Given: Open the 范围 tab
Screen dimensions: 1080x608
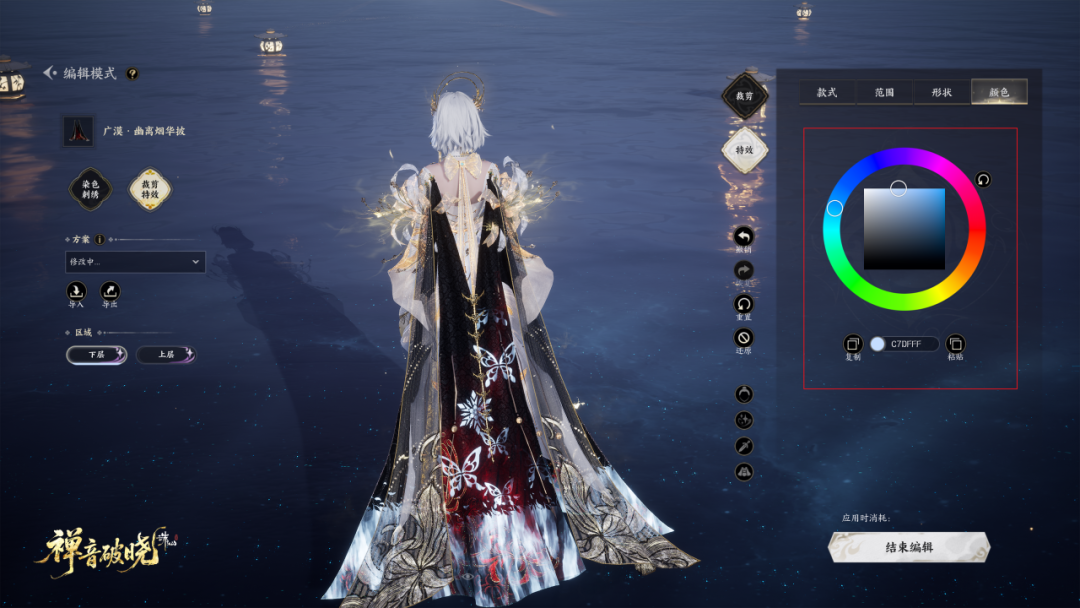Looking at the screenshot, I should pos(884,93).
